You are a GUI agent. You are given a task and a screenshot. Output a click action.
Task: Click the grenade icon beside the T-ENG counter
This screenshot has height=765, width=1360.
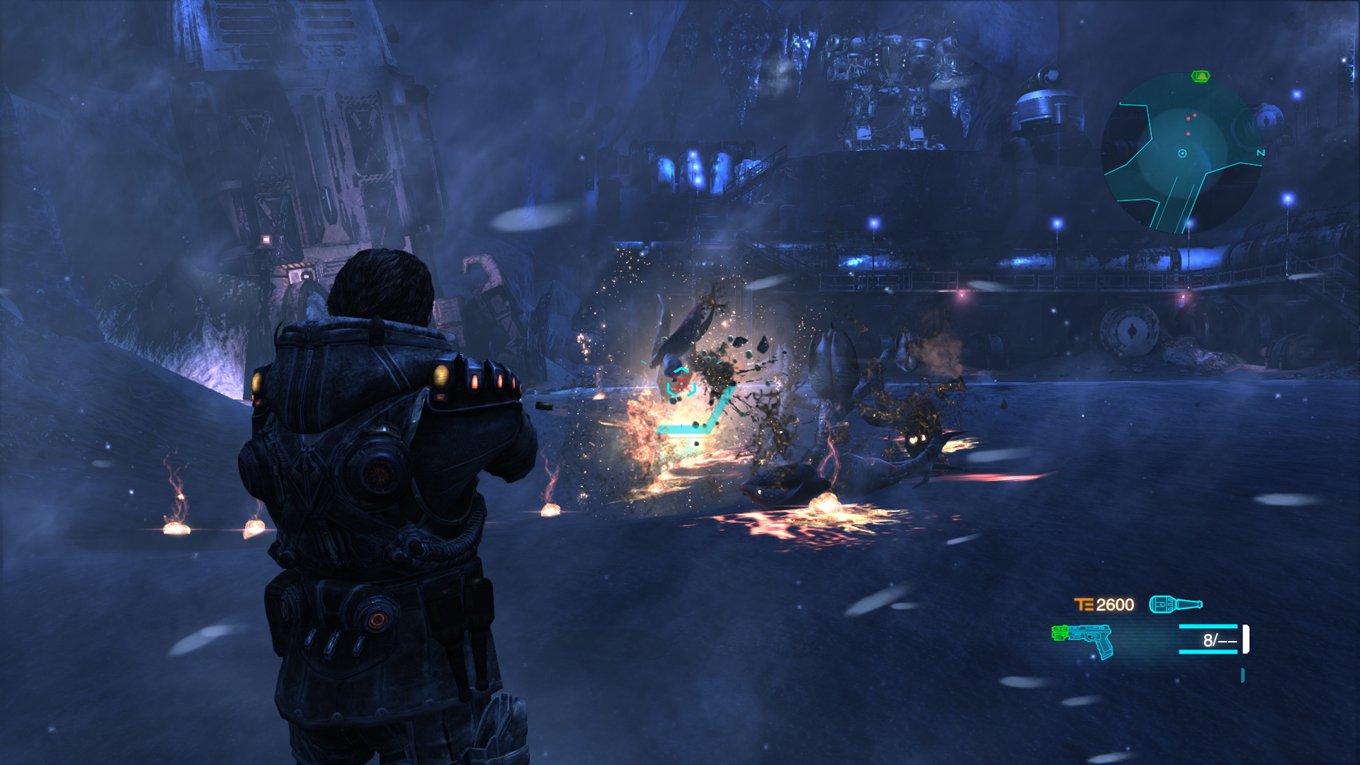coord(1175,604)
